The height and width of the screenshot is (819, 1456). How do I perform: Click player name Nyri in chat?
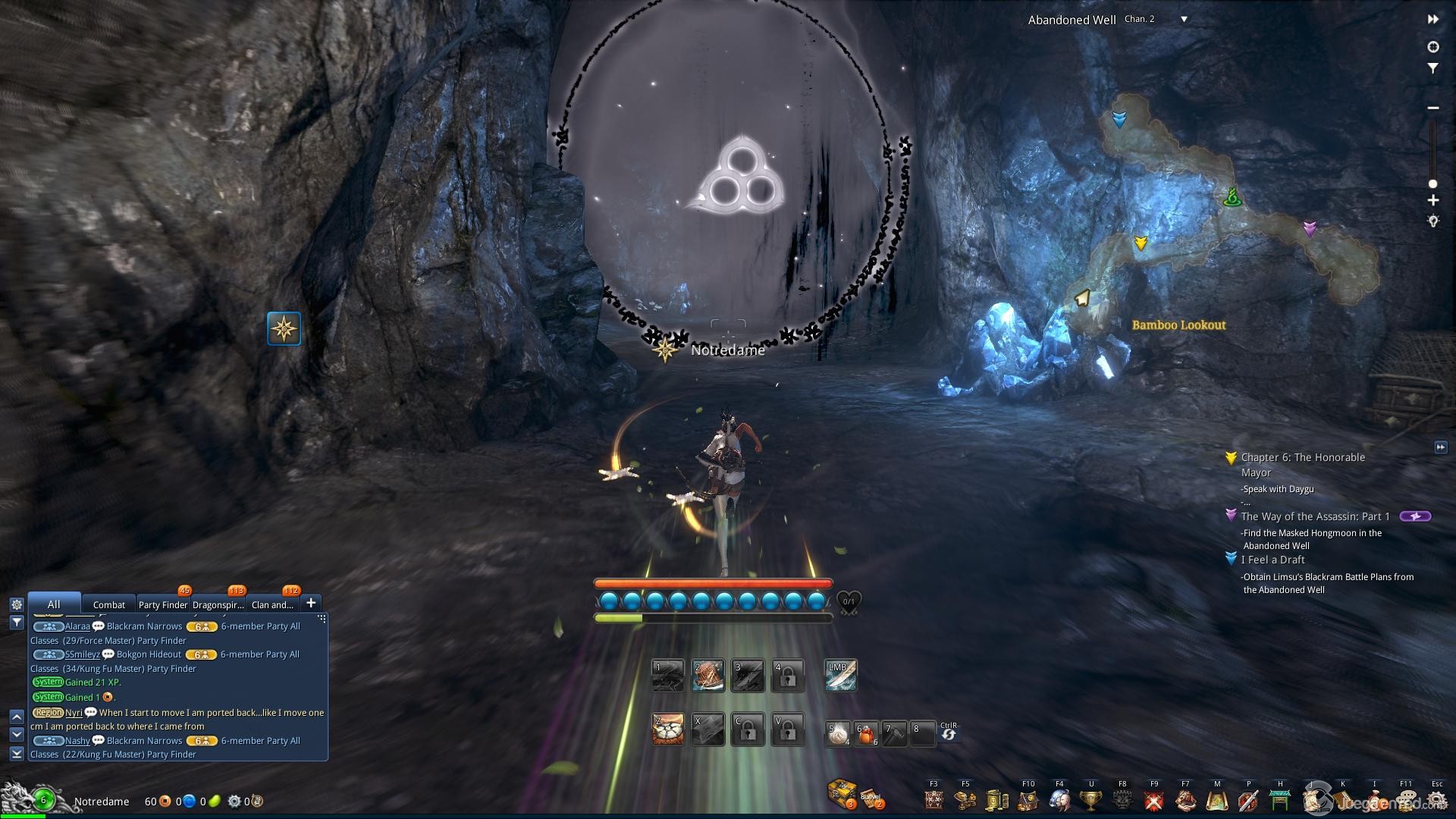(x=74, y=713)
